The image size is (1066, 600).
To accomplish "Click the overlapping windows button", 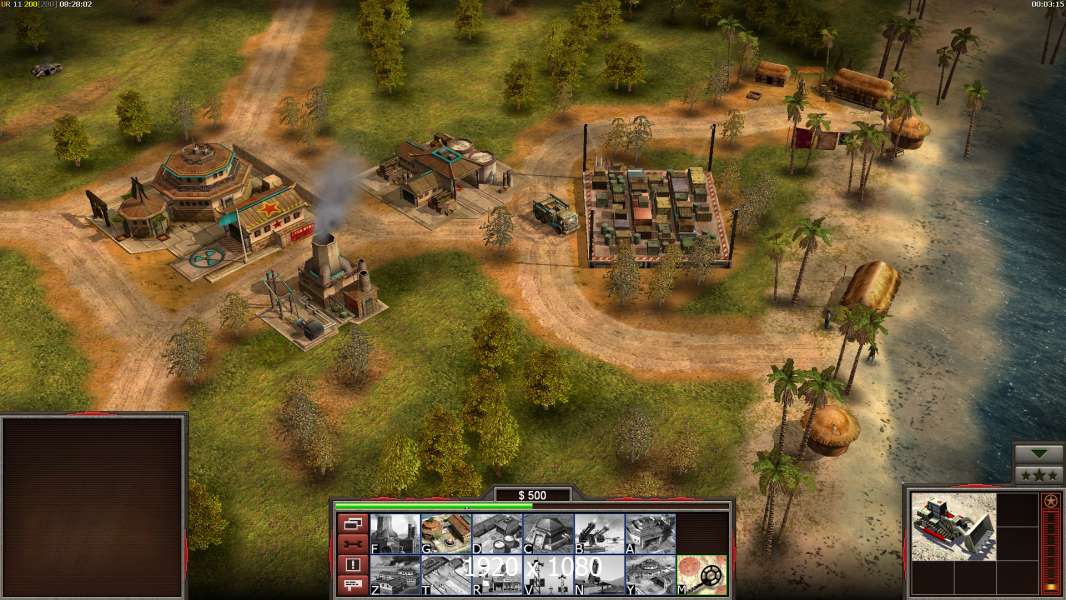I will point(352,523).
